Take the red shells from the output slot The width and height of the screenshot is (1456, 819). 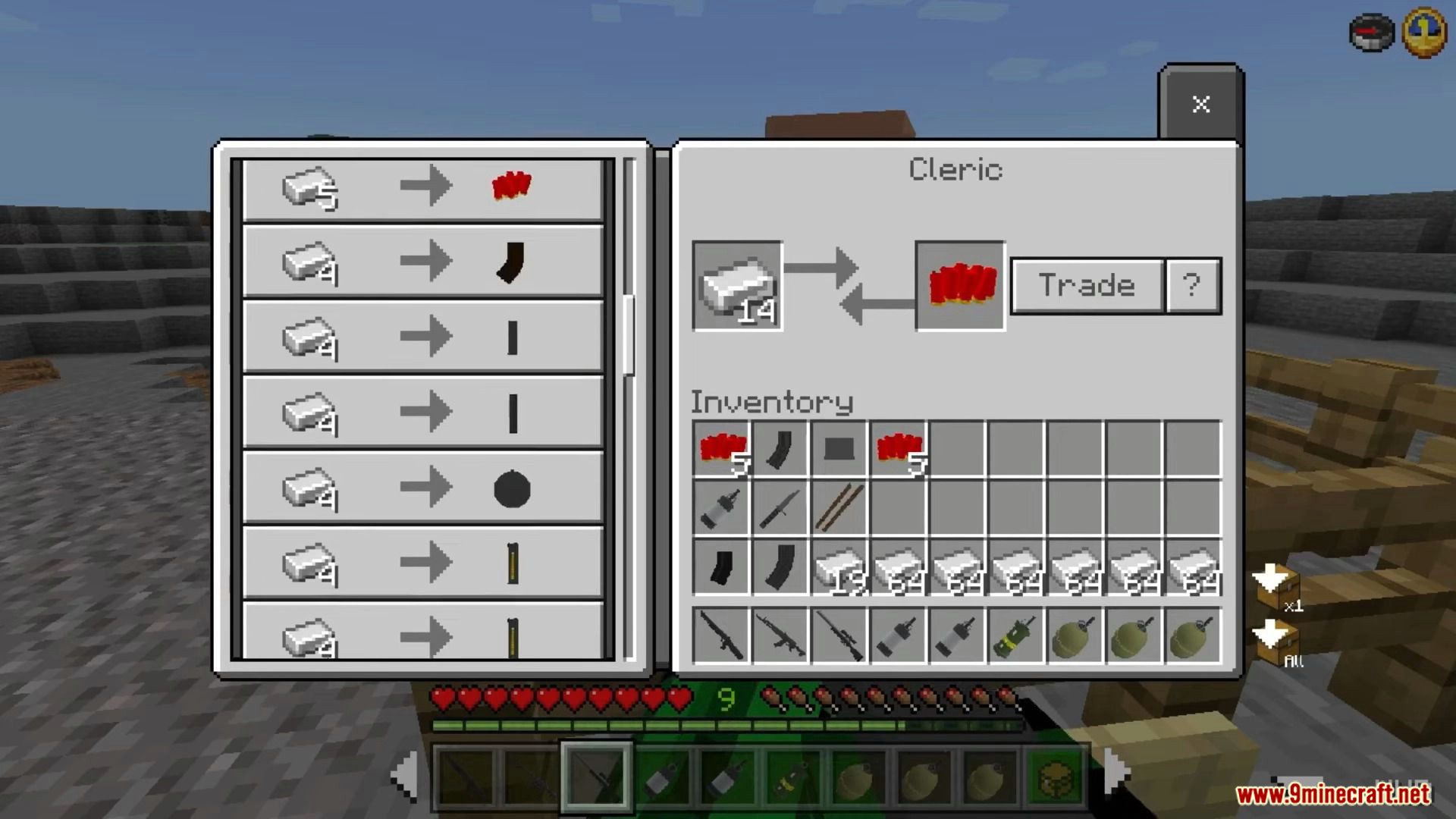point(960,286)
